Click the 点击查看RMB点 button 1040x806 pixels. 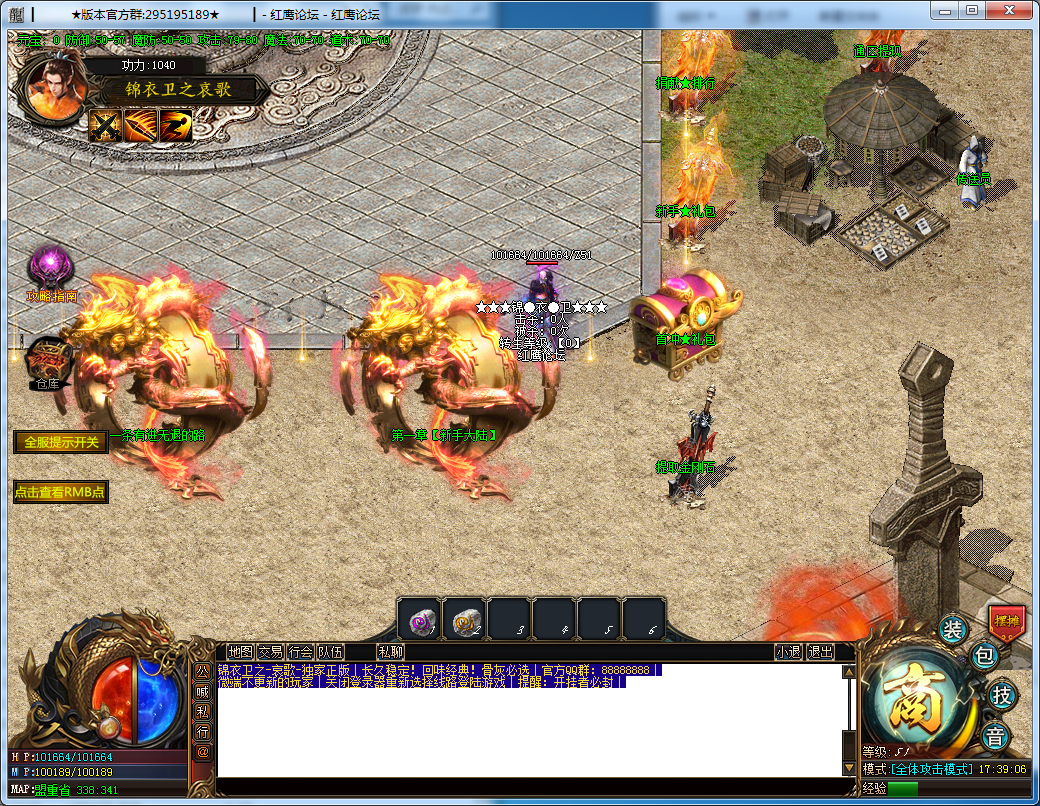60,492
